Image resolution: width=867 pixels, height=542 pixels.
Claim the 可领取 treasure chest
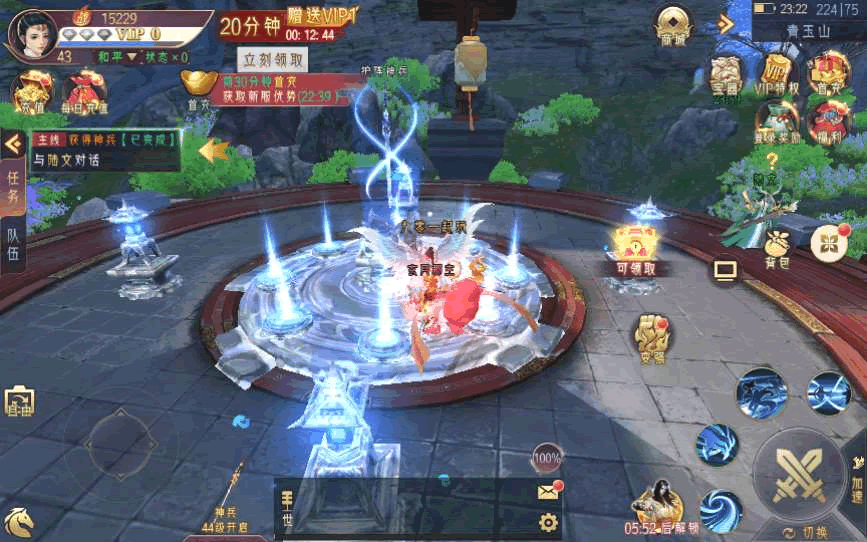[x=637, y=247]
